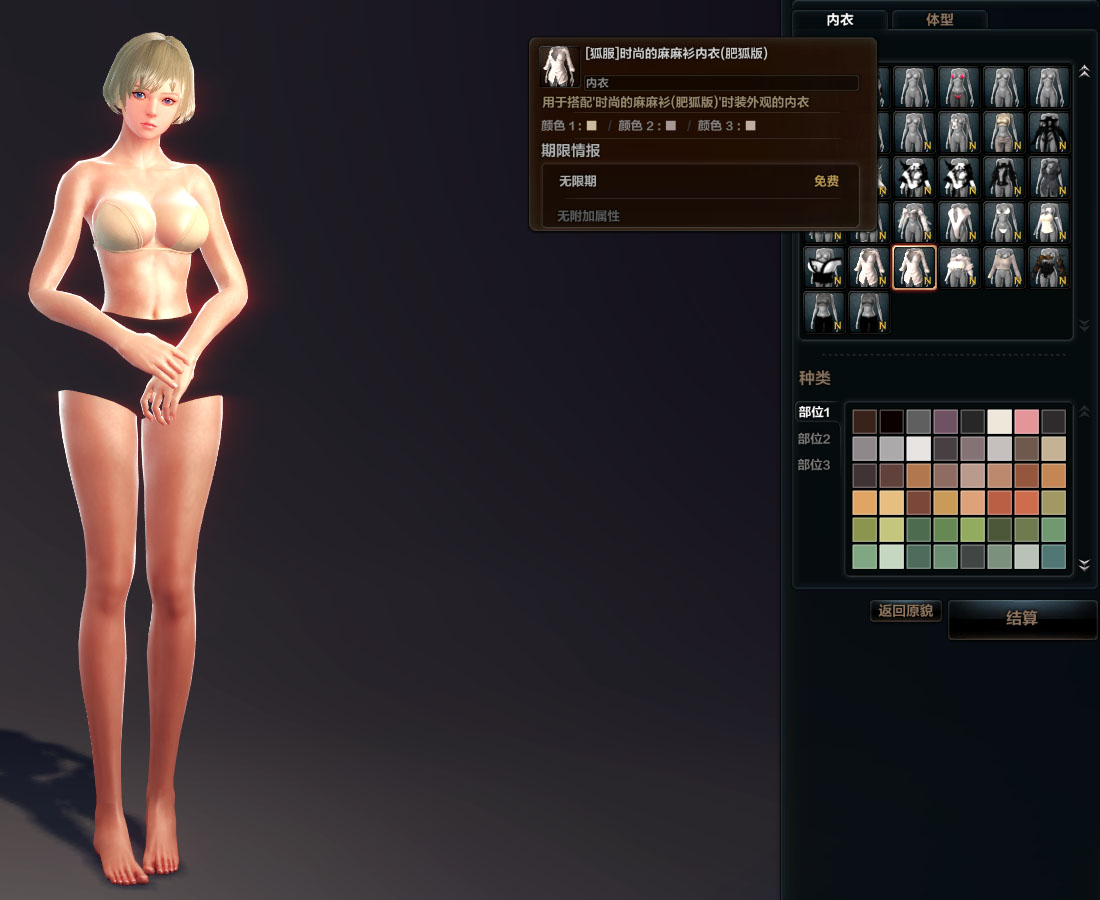Click the color palette down double-arrow
Screen dimensions: 1100x900
coord(1084,566)
